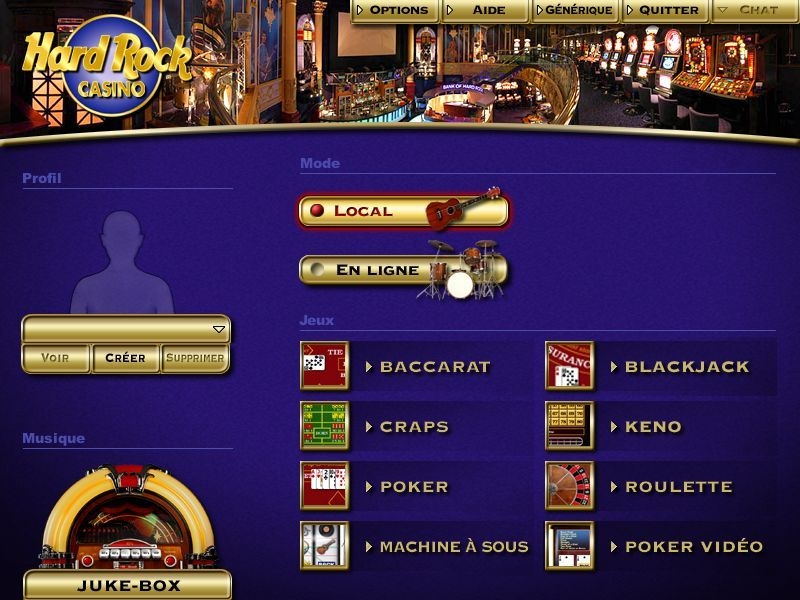Click the Supprimer profile button
Viewport: 800px width, 600px height.
[x=195, y=358]
